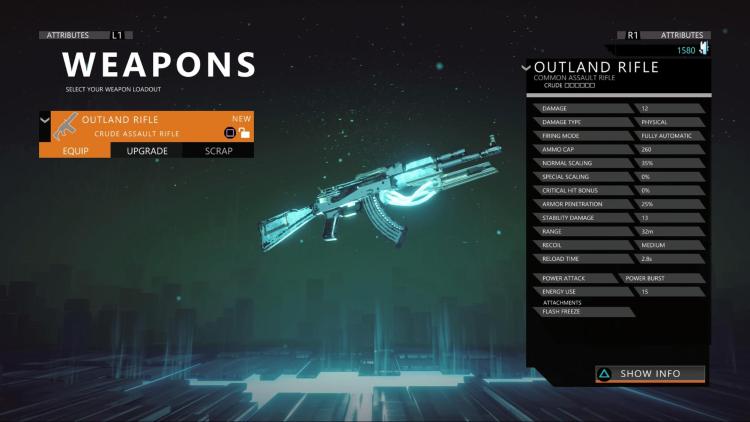750x422 pixels.
Task: Scrap the Outland Rifle
Action: point(219,151)
